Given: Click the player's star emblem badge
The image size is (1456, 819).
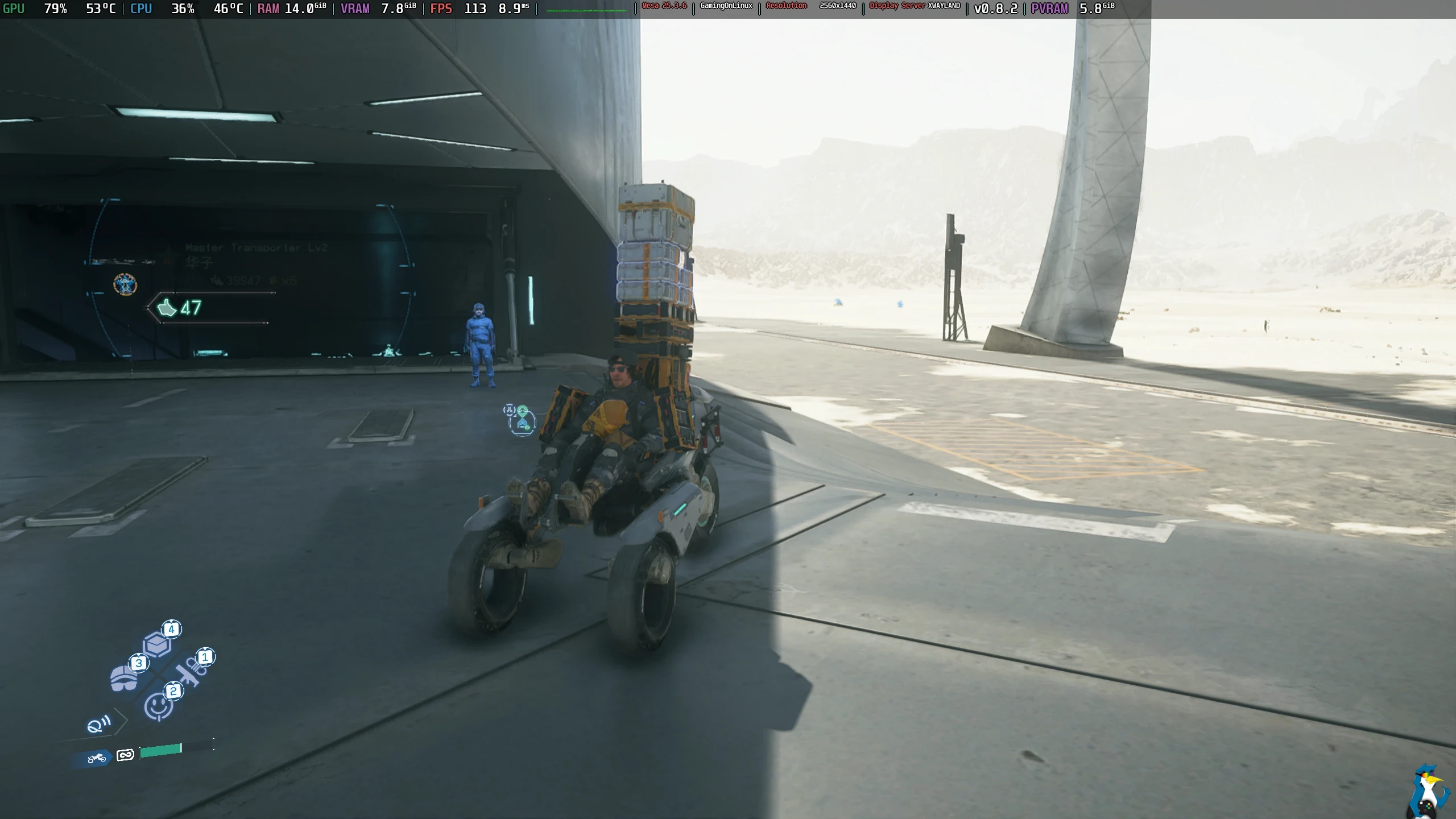Looking at the screenshot, I should click(x=125, y=284).
